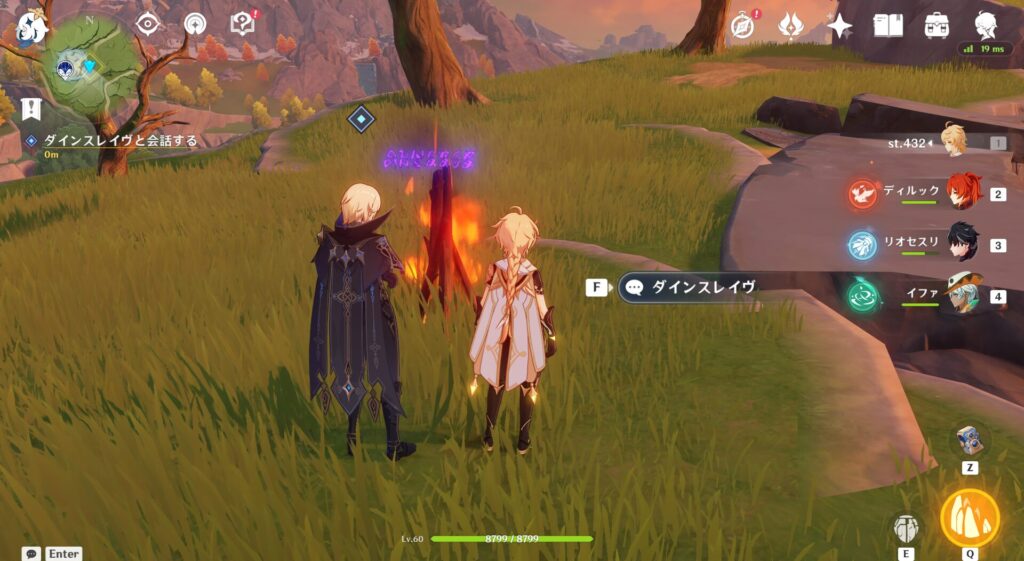
Task: Talk to ダインスレイヴ via the dialogue prompt
Action: [x=688, y=288]
